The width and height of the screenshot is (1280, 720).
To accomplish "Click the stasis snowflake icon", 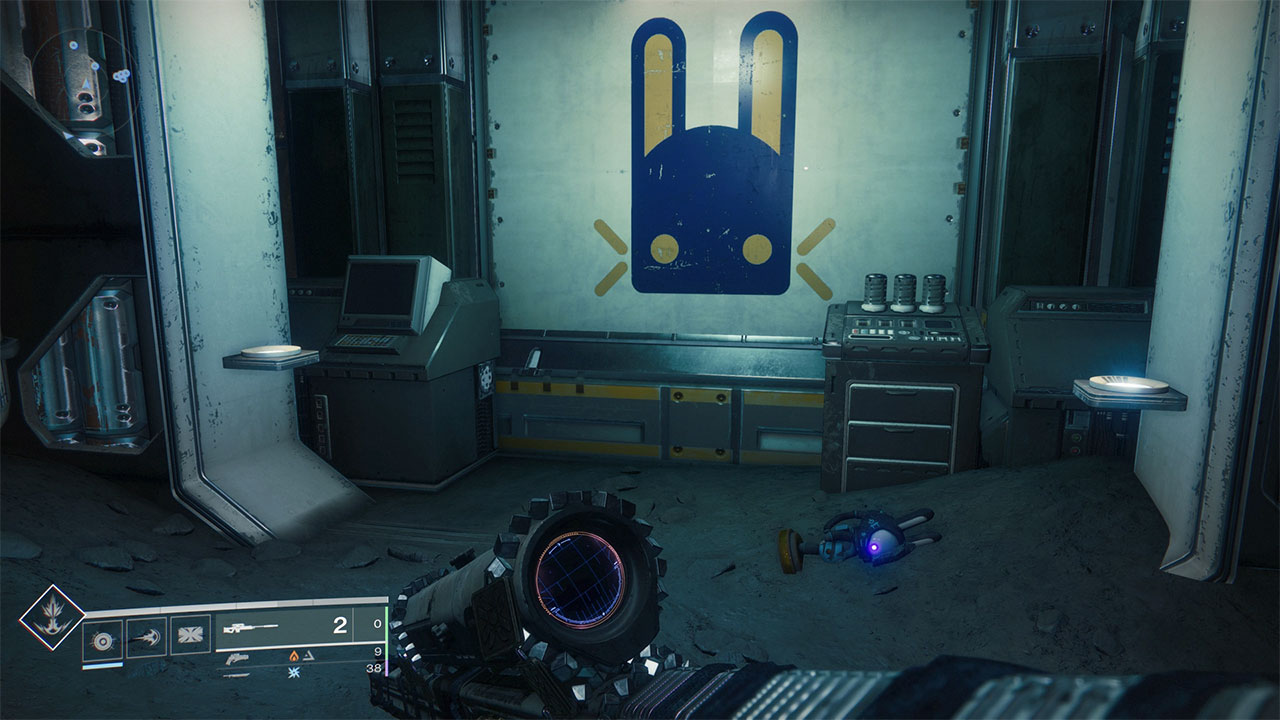I will pos(294,672).
